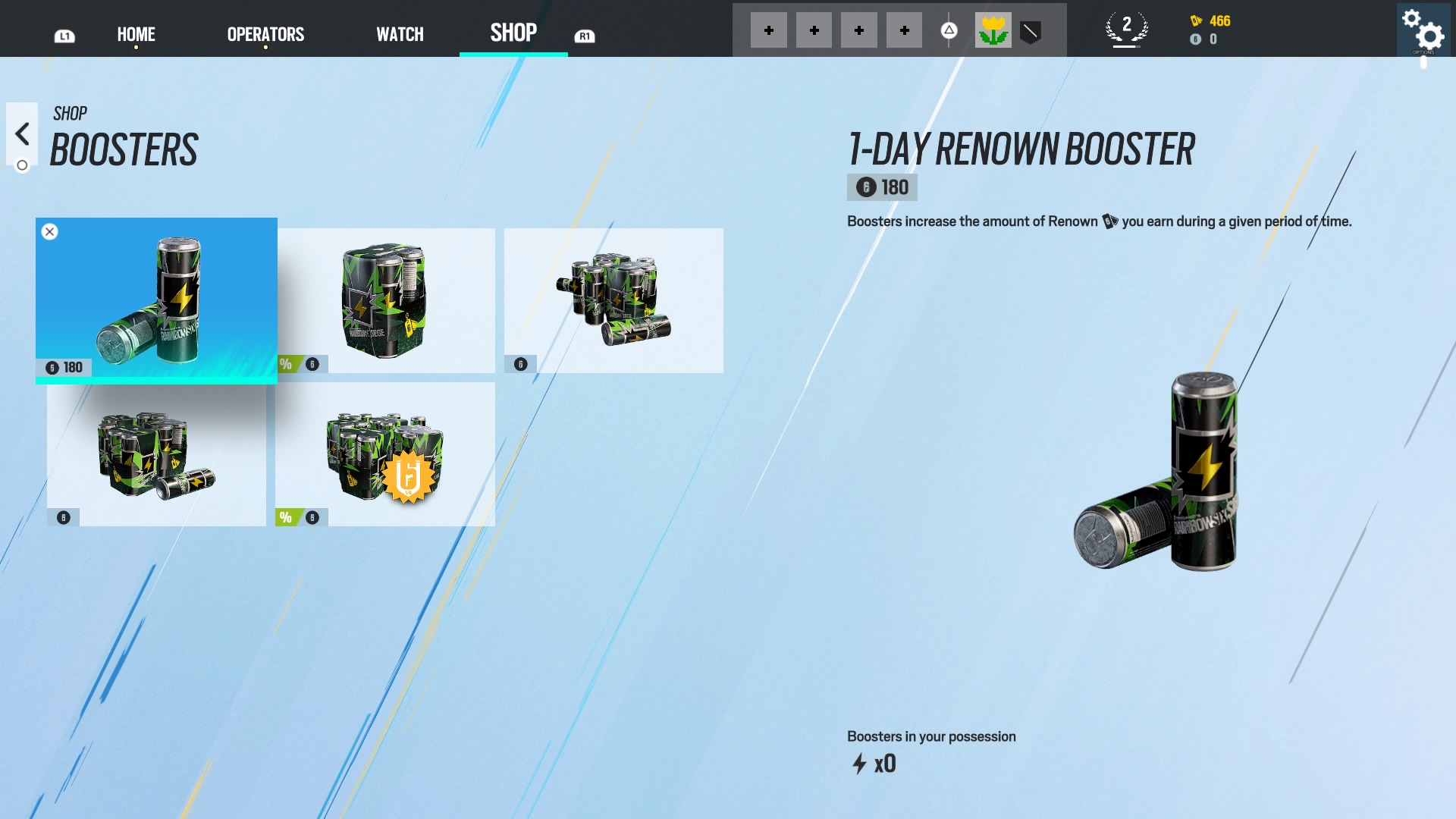Switch to the WATCH tab

(400, 34)
